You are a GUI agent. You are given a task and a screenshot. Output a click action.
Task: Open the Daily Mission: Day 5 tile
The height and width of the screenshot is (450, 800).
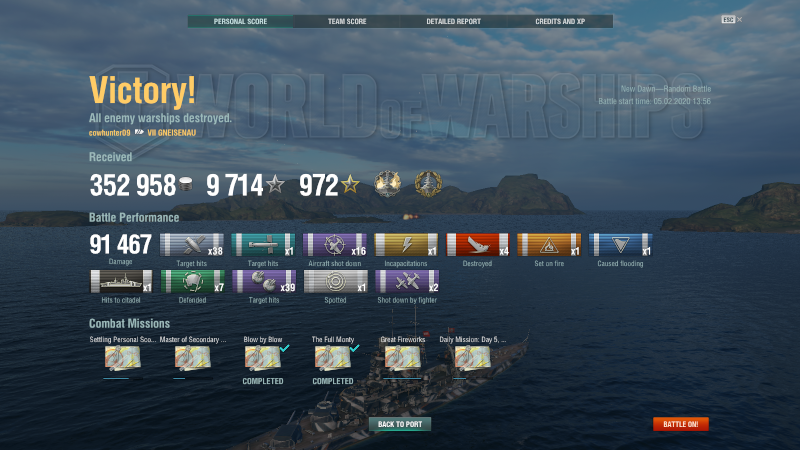[x=472, y=357]
